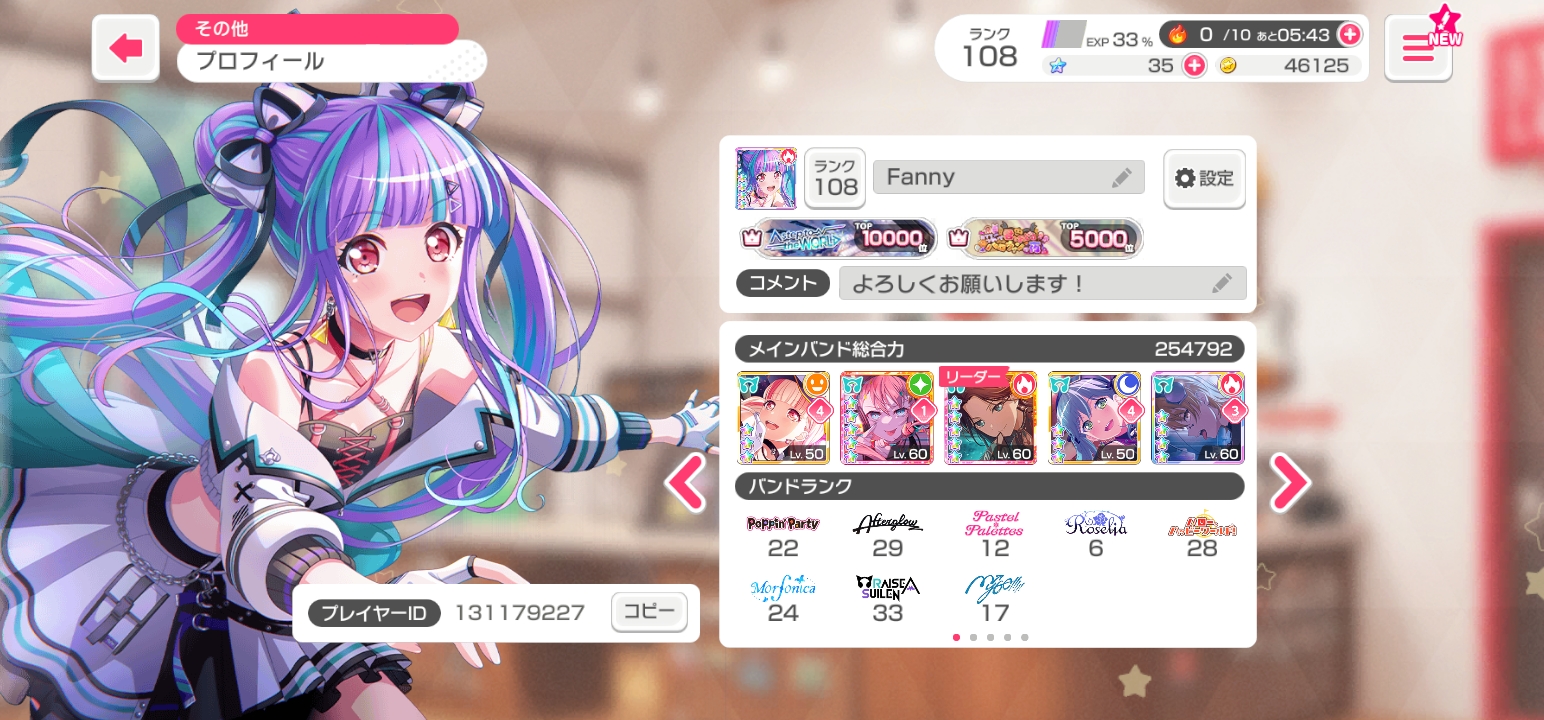View the Afterglow band rank
Viewport: 1544px width, 720px height.
click(888, 536)
